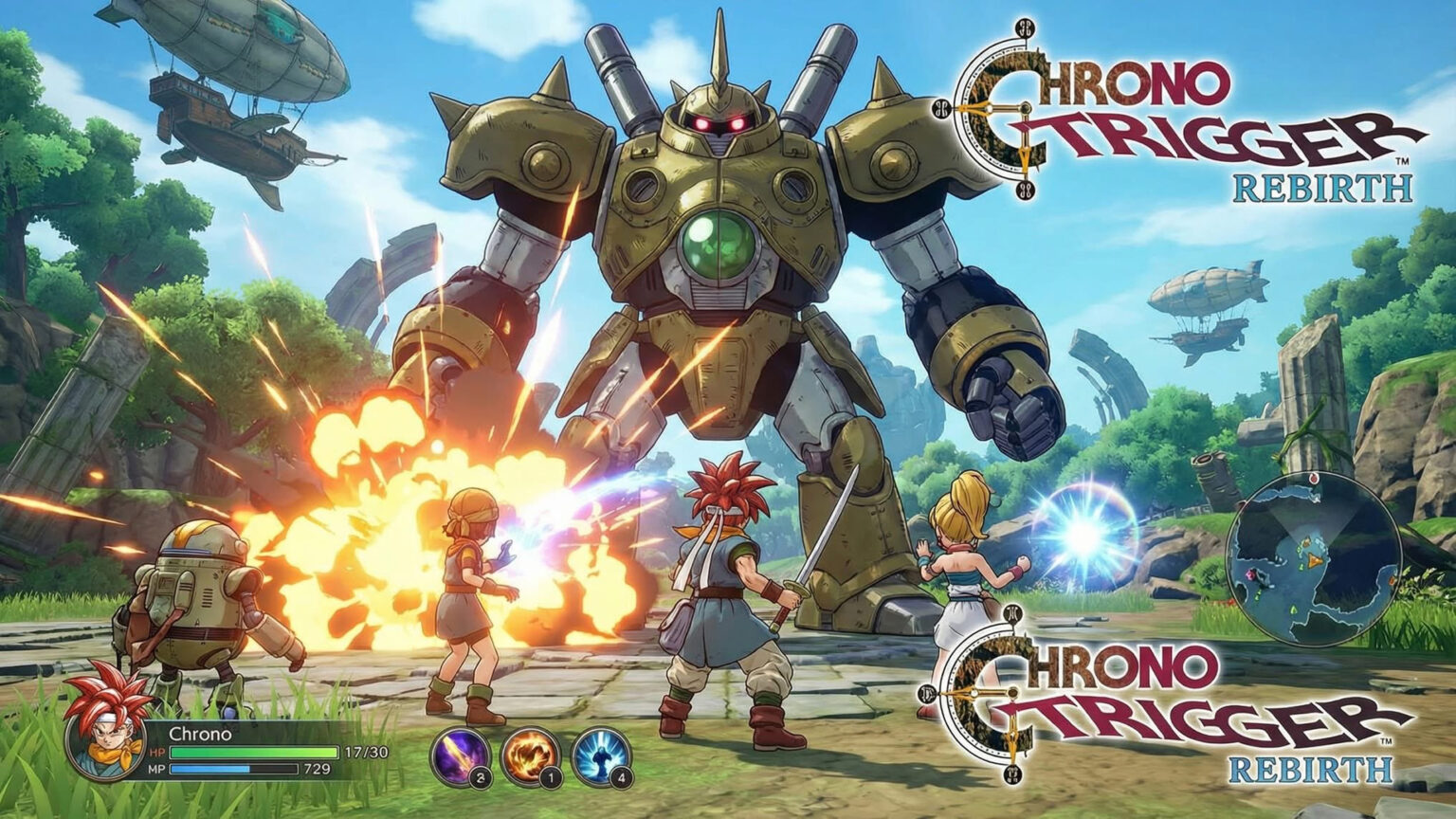The width and height of the screenshot is (1456, 819).
Task: Toggle the purple ability's counter badge showing 2
Action: tap(481, 776)
